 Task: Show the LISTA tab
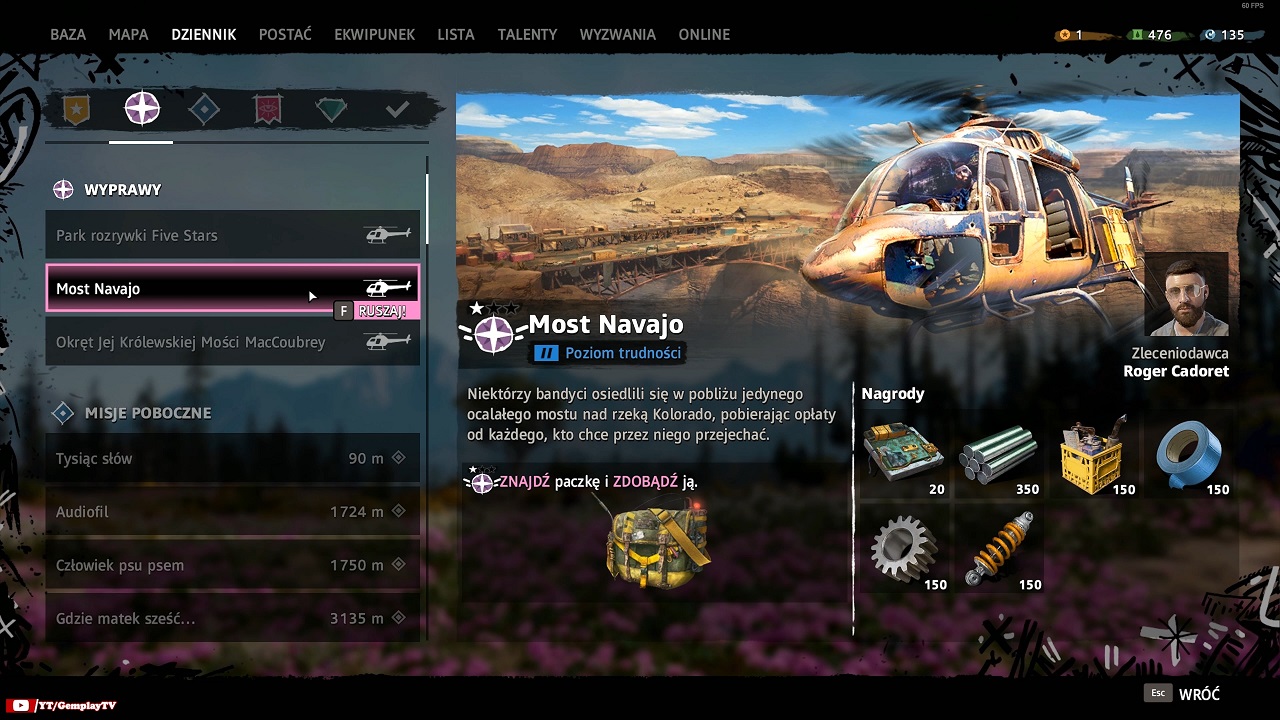[456, 34]
